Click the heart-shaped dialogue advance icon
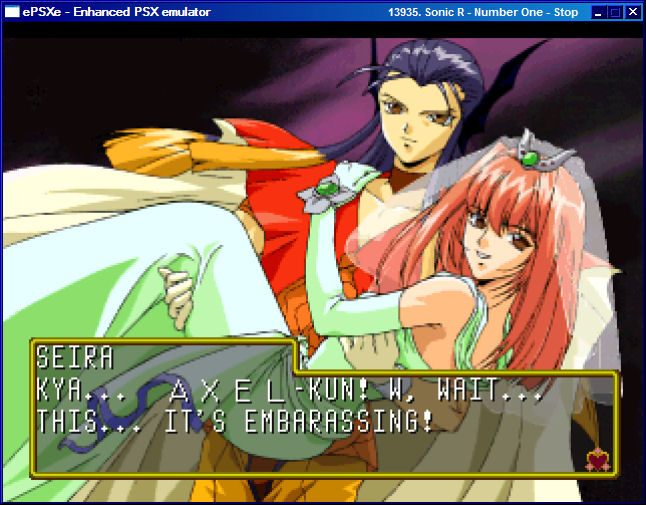Screen dimensions: 646x505 pos(599,459)
